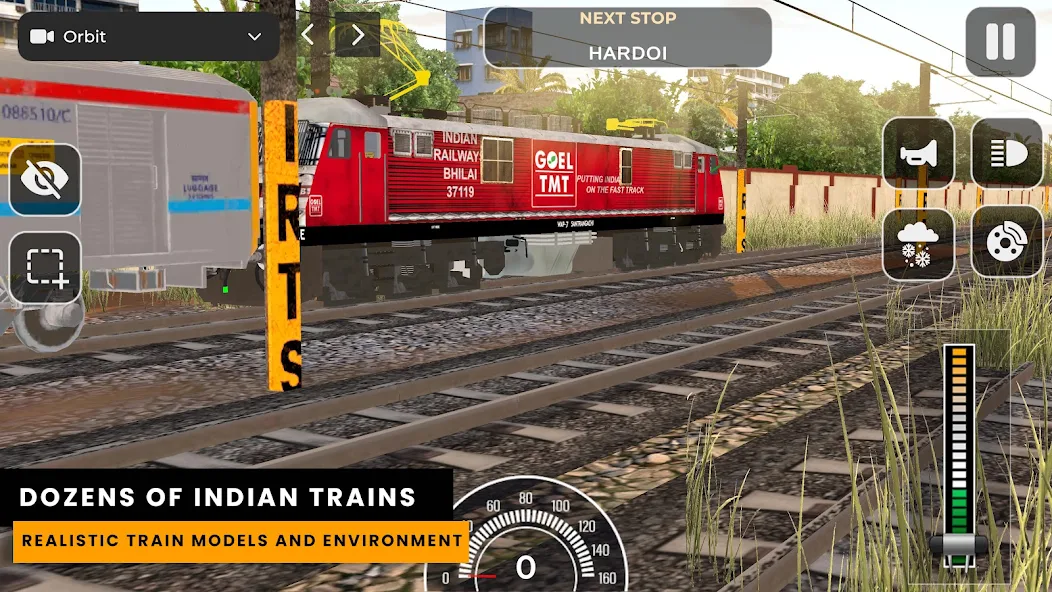Toggle the train headlight
Viewport: 1052px width, 592px height.
coord(1006,153)
